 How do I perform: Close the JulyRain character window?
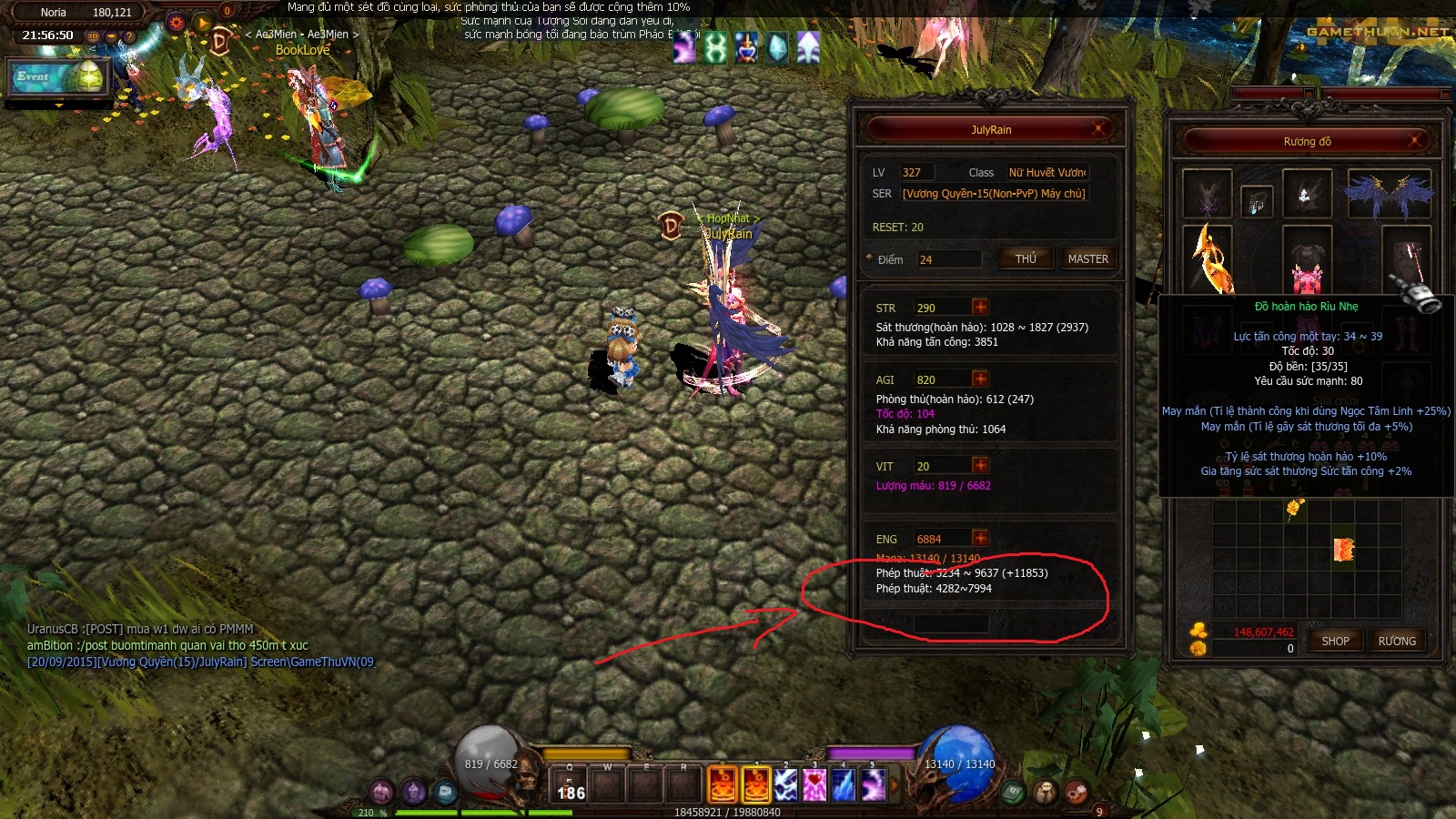click(1099, 128)
